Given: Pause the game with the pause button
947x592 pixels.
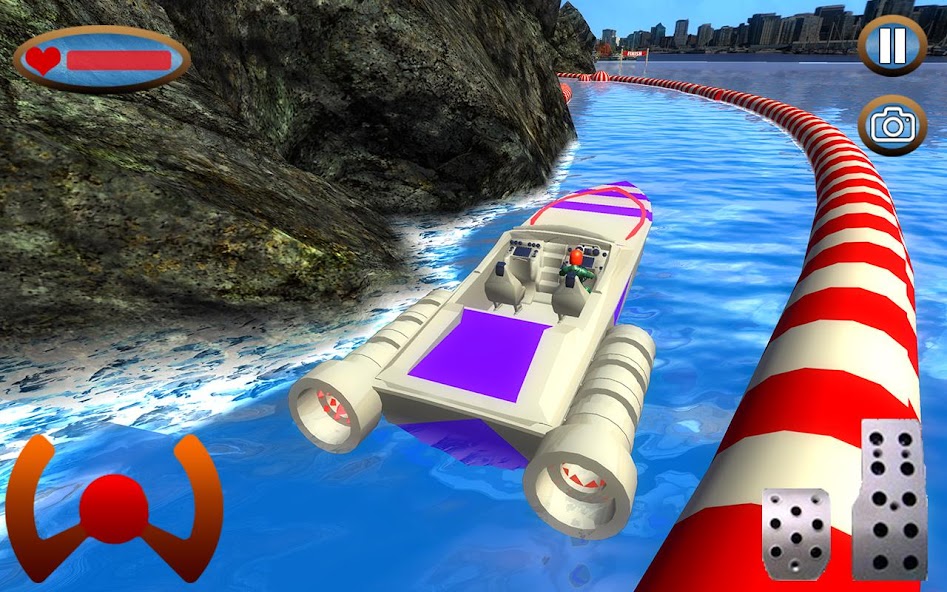Looking at the screenshot, I should pyautogui.click(x=892, y=45).
